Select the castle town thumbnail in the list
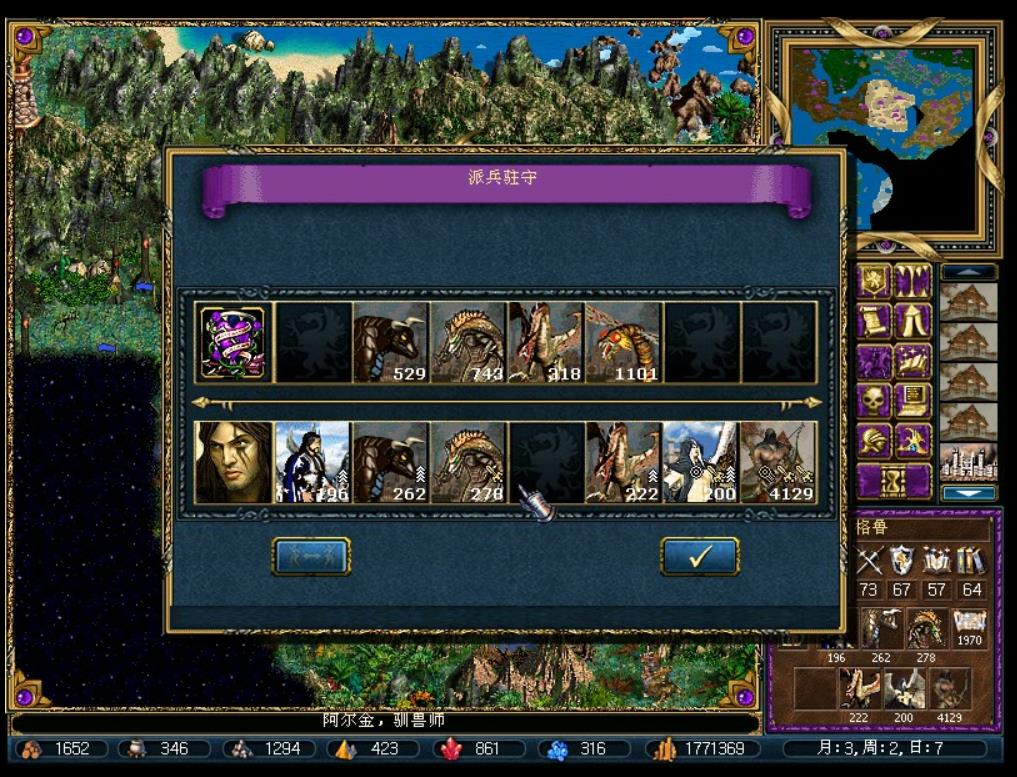This screenshot has height=777, width=1017. (968, 461)
